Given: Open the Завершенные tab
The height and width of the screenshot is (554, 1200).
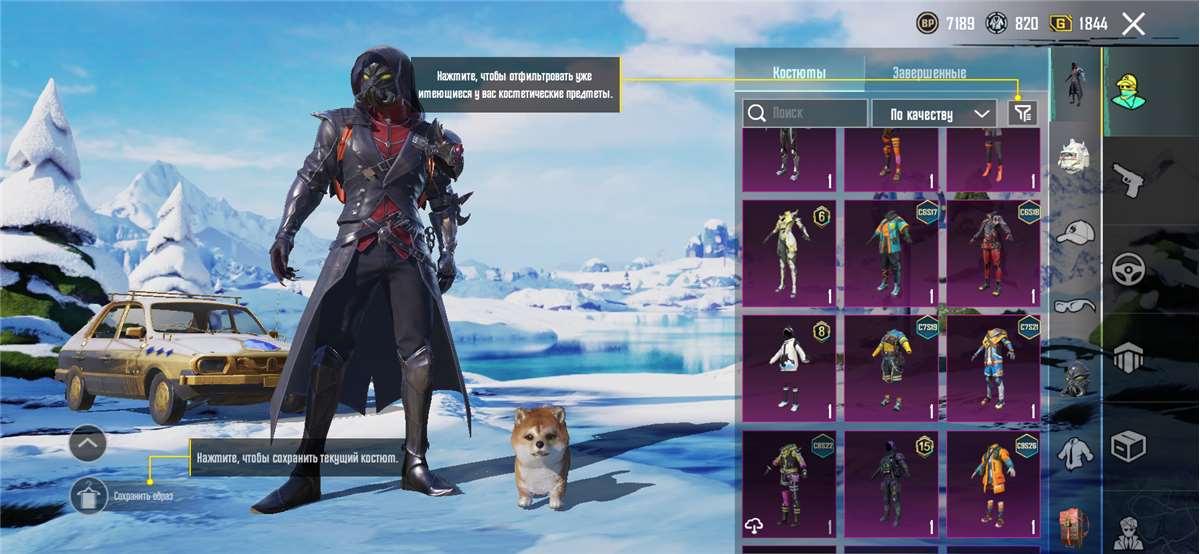Looking at the screenshot, I should coord(929,73).
